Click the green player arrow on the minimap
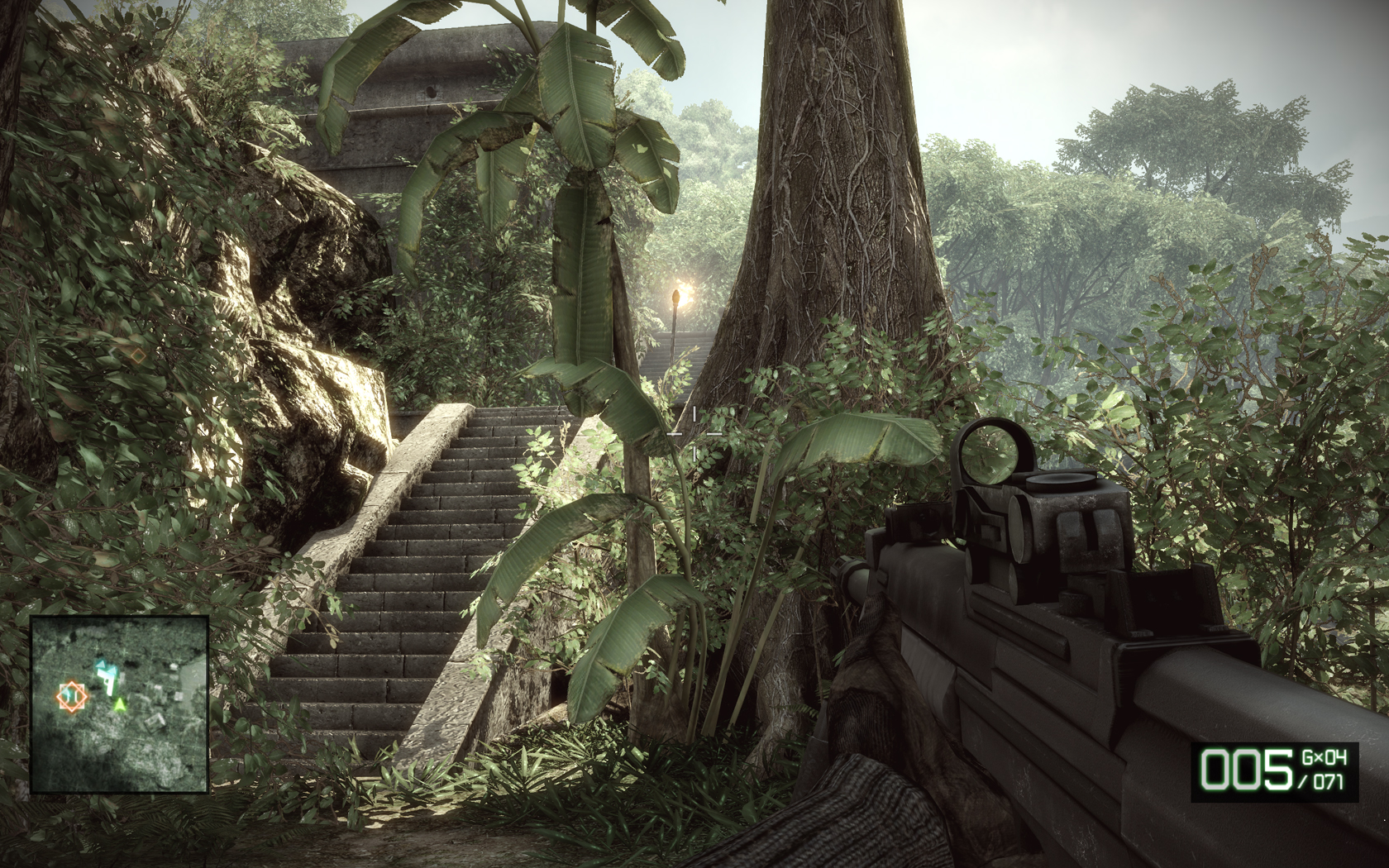The width and height of the screenshot is (1389, 868). 120,704
